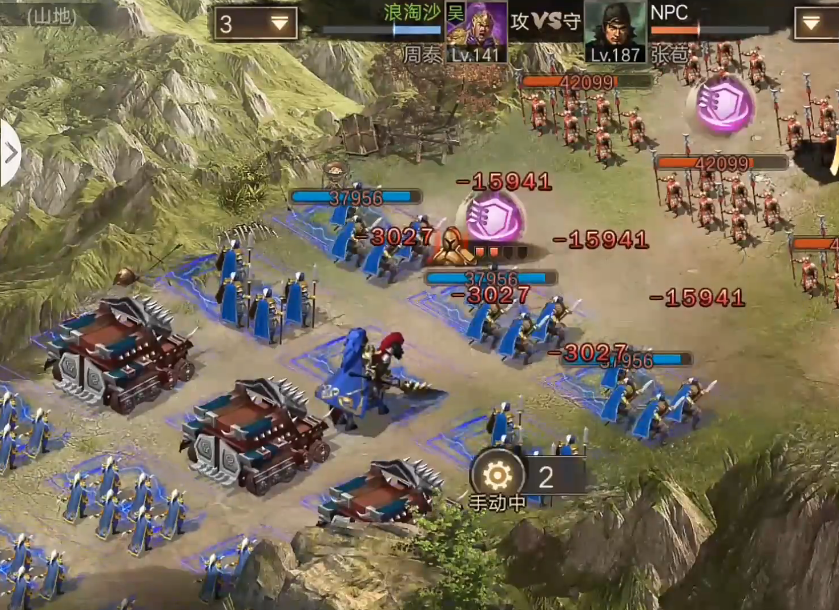Toggle the 手动中 manual control gear
Screen dimensions: 839x610
(x=497, y=473)
